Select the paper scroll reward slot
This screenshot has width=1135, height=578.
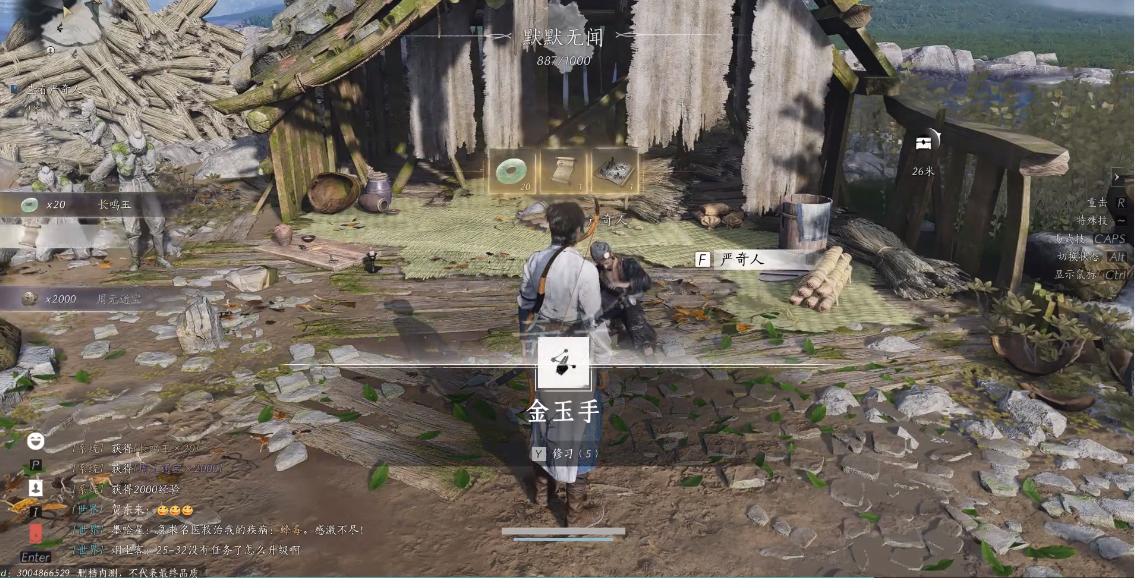[563, 171]
